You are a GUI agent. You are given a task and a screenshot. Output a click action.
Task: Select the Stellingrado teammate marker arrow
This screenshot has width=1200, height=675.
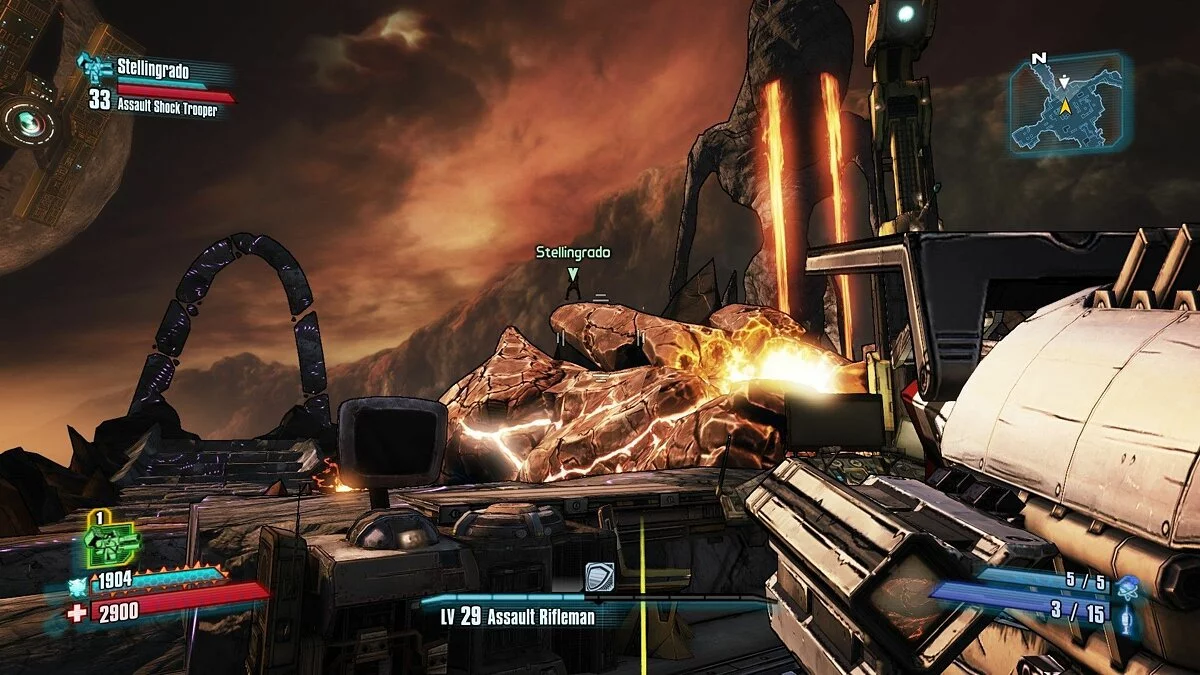(572, 273)
